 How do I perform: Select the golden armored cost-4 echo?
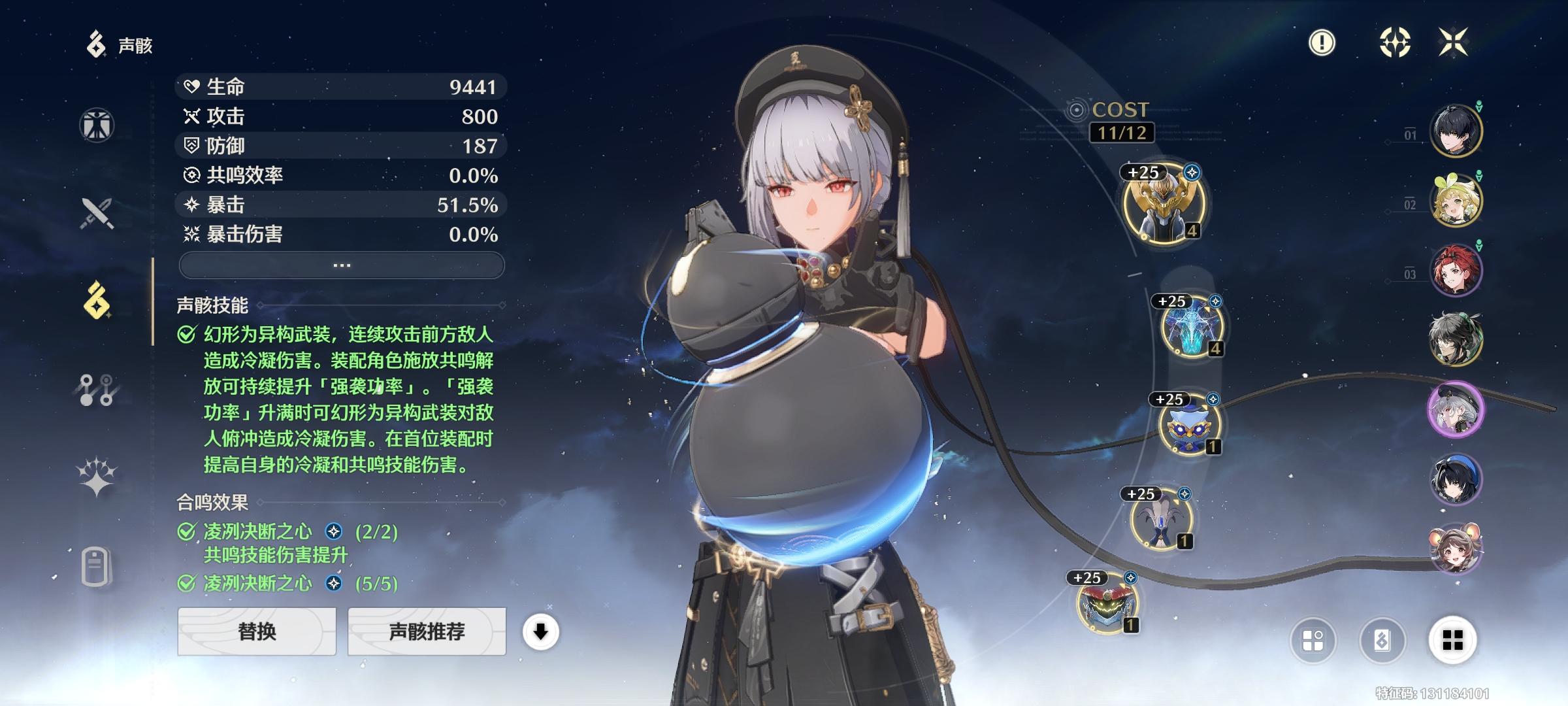pos(1164,203)
